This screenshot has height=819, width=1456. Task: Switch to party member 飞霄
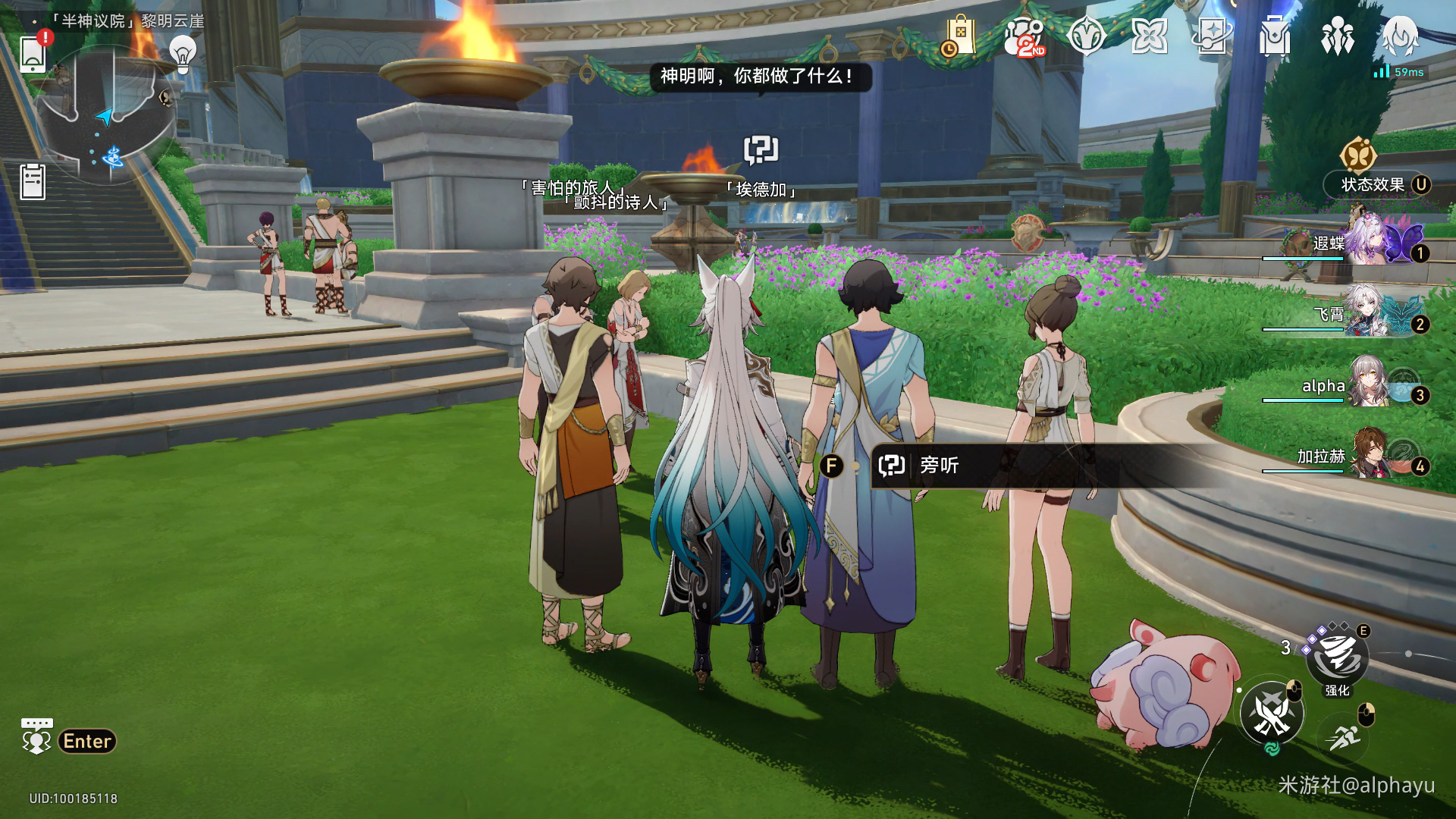tap(1365, 313)
